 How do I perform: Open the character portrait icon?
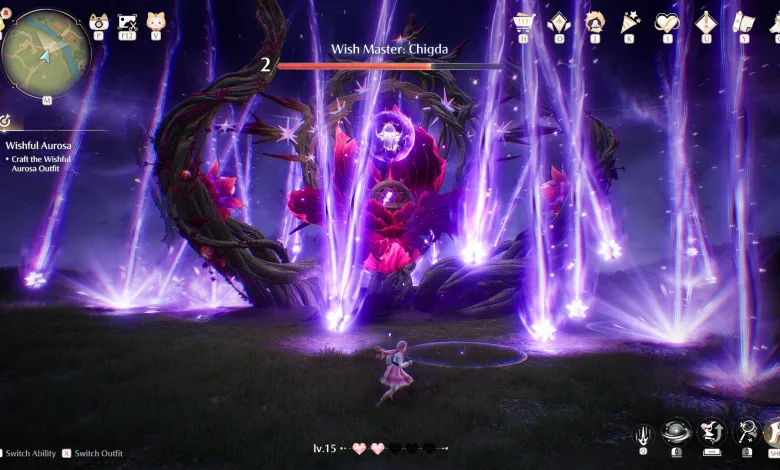tap(595, 21)
